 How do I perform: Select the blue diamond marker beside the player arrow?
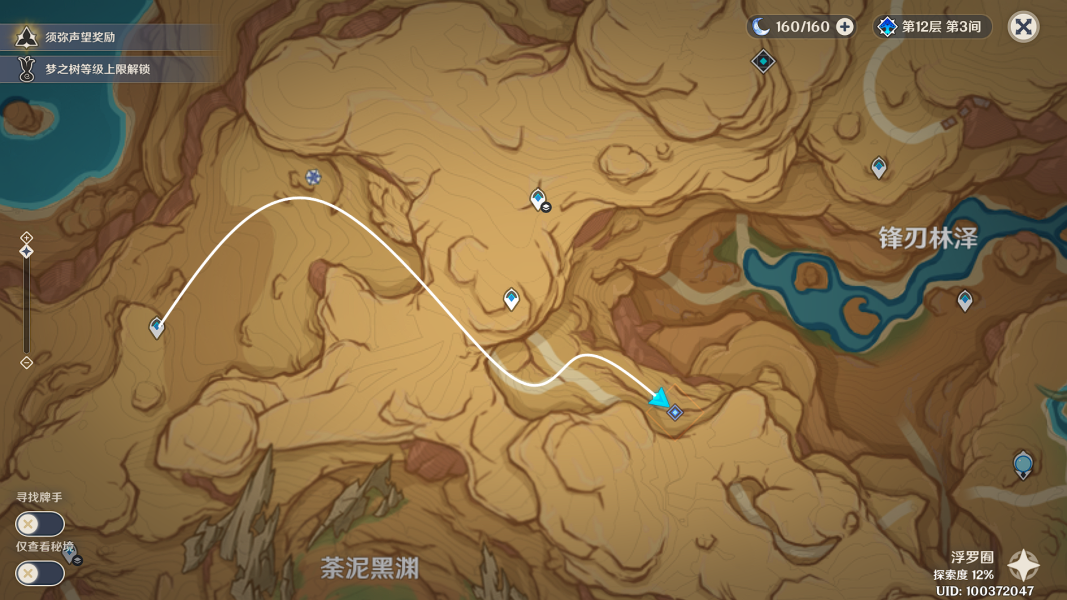coord(675,412)
